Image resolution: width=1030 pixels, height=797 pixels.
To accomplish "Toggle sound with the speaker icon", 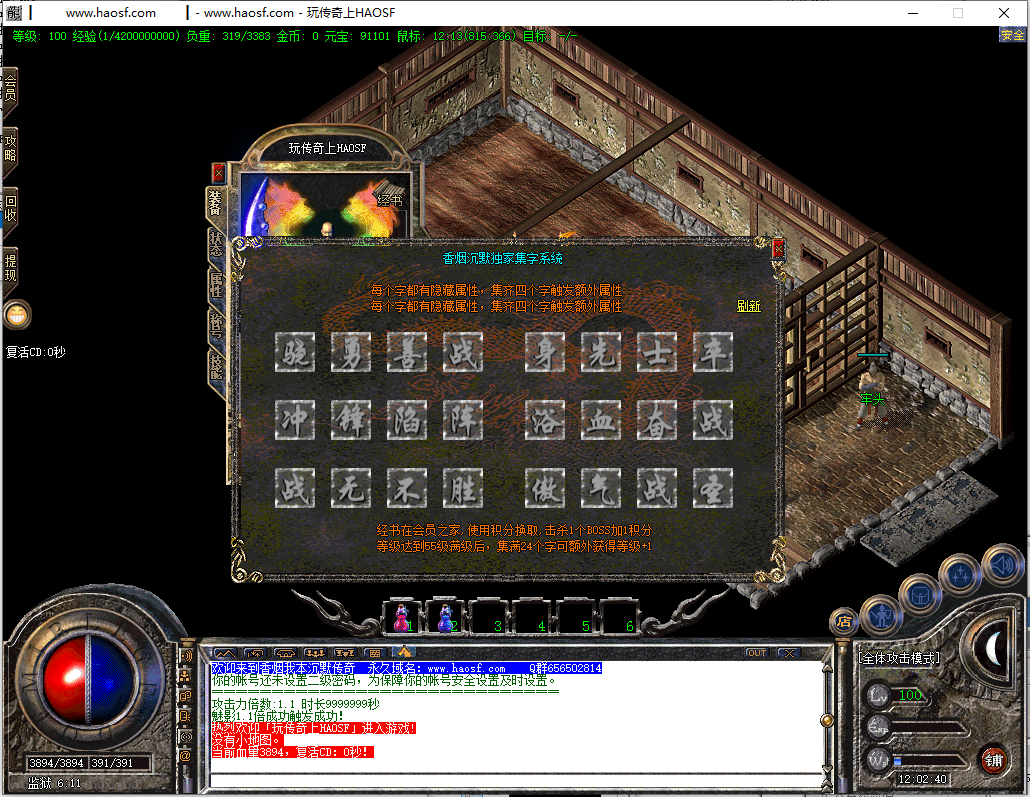I will coord(1001,564).
